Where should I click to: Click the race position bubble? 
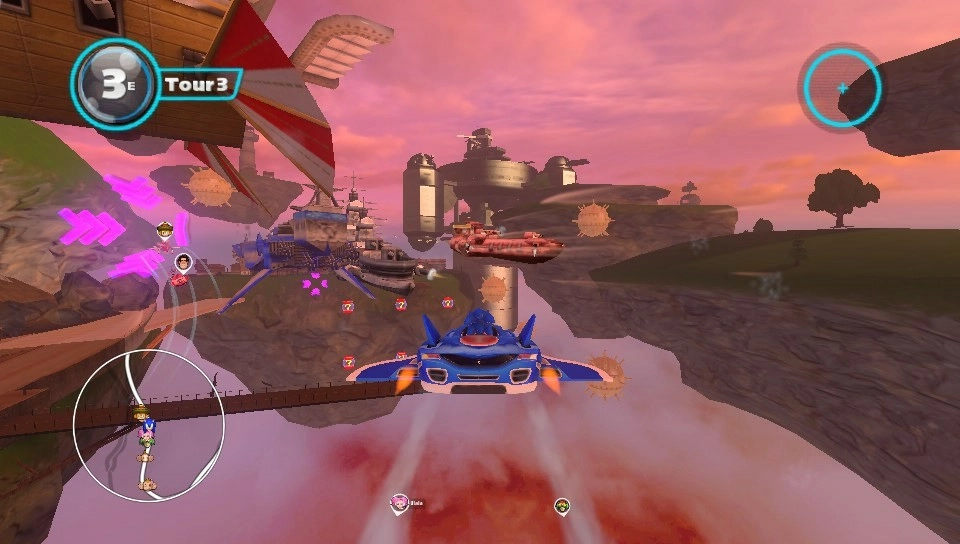(x=115, y=84)
